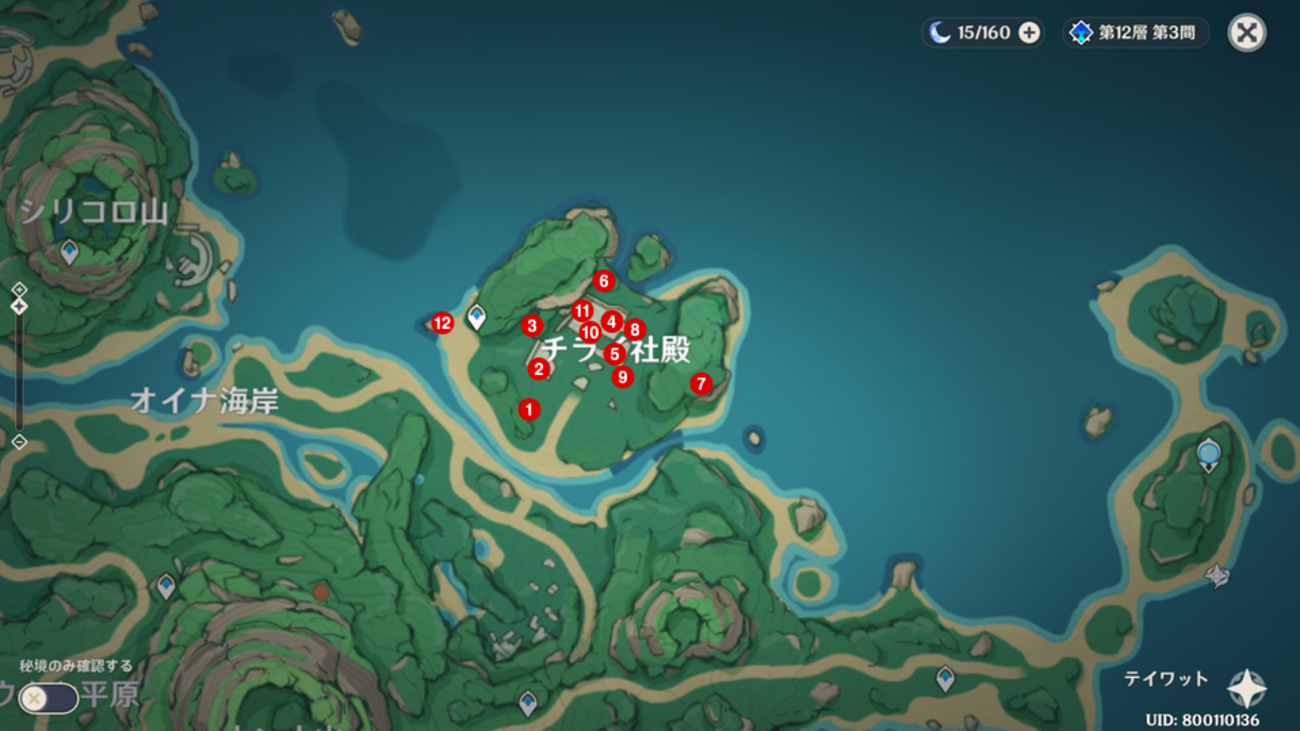
Task: Click the zoom-in plus button on the map slider
Action: [x=19, y=289]
